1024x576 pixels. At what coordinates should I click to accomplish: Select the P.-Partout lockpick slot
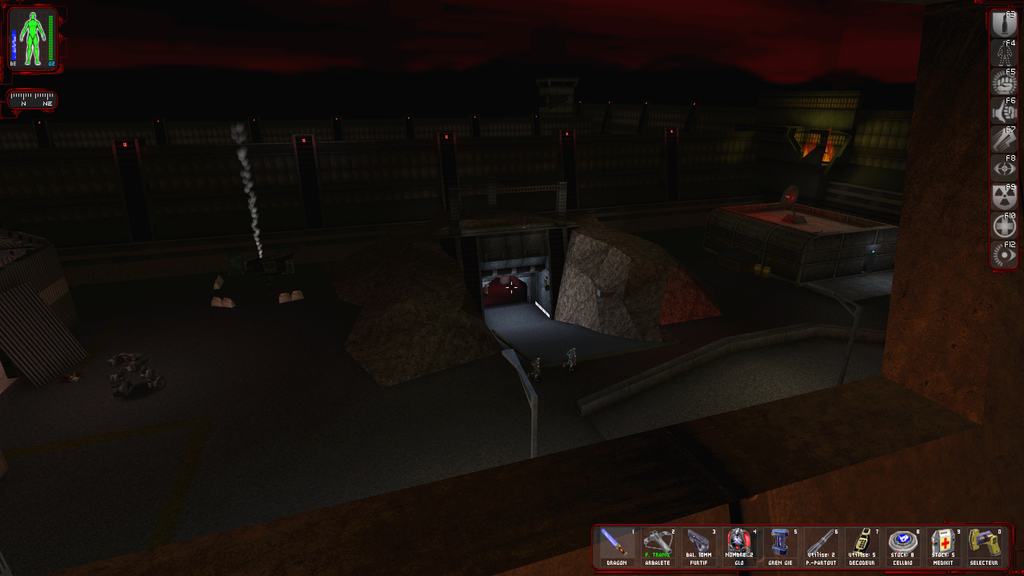coord(820,546)
